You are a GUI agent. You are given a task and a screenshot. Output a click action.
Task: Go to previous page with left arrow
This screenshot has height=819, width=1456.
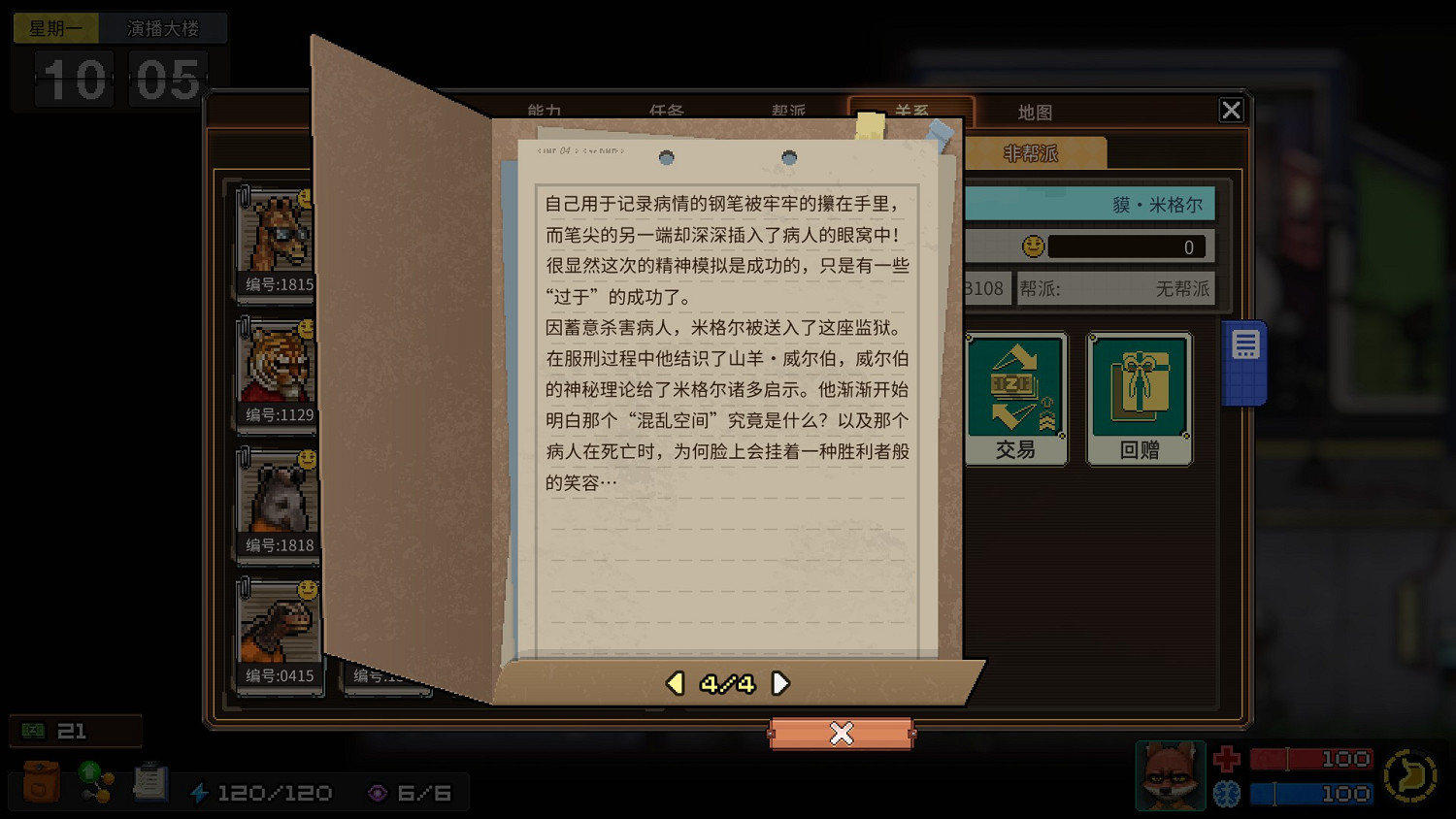[675, 683]
